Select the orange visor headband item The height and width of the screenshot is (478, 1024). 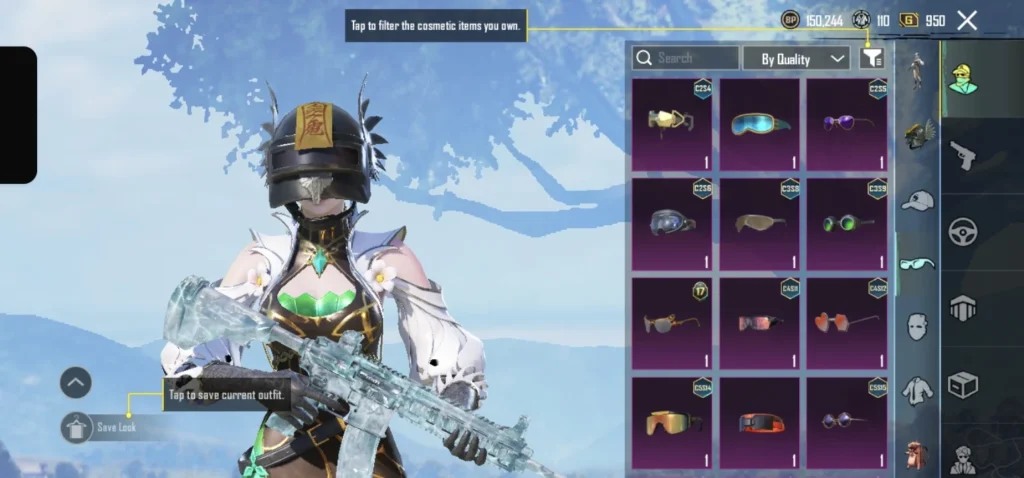pos(759,421)
